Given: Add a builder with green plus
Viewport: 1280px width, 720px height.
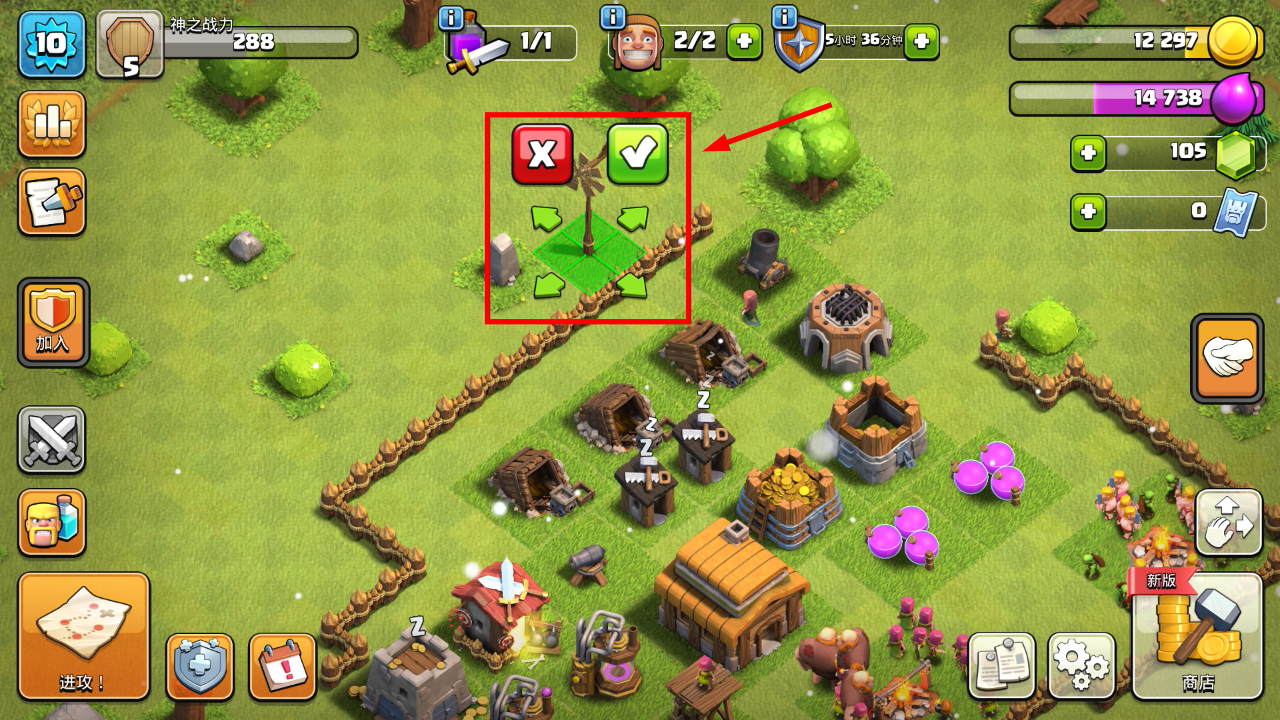Looking at the screenshot, I should (x=744, y=42).
